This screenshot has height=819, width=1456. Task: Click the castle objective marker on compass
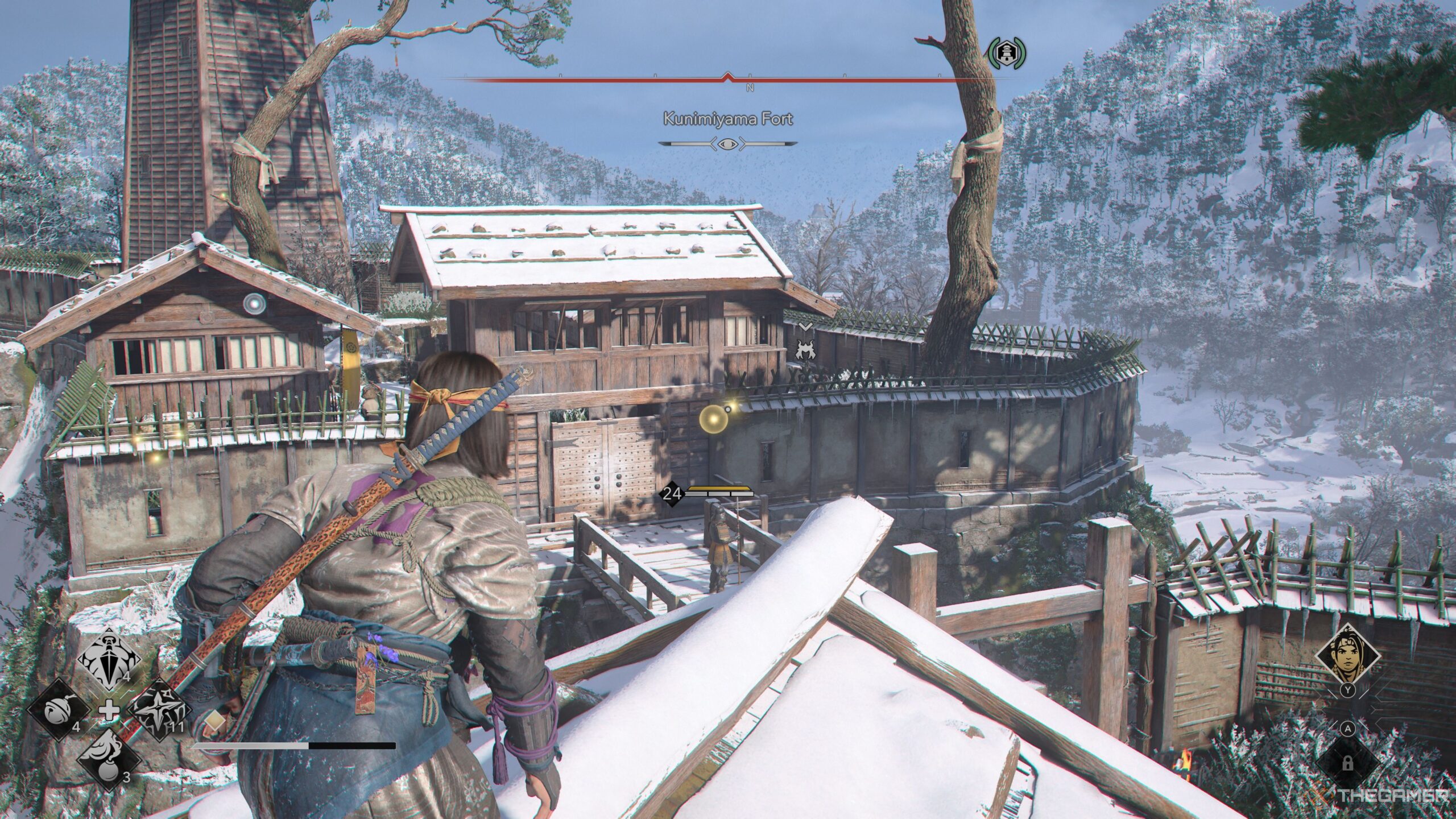point(1007,53)
